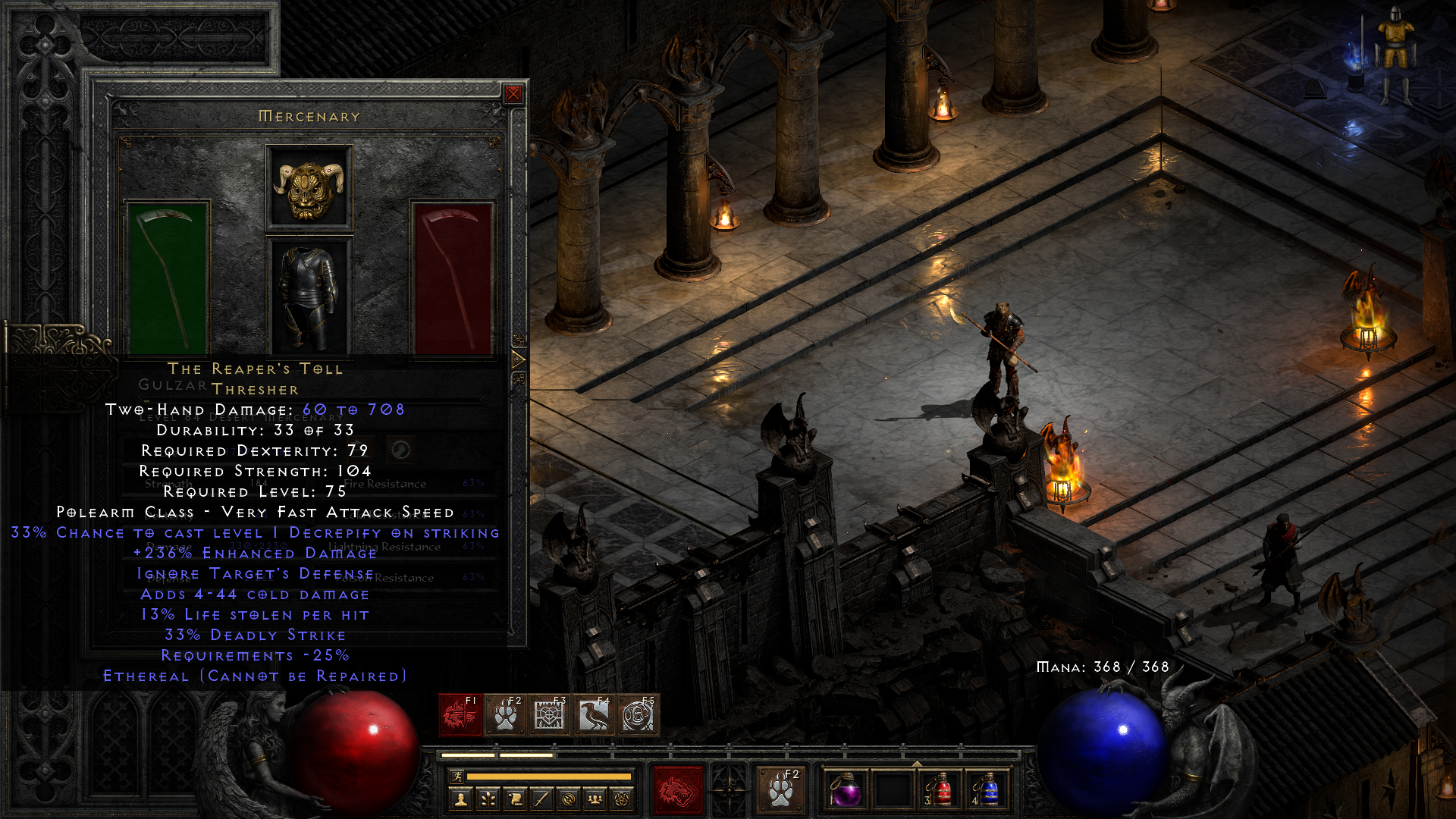
Task: Use the purple rejuvenation potion in belt
Action: click(x=846, y=790)
